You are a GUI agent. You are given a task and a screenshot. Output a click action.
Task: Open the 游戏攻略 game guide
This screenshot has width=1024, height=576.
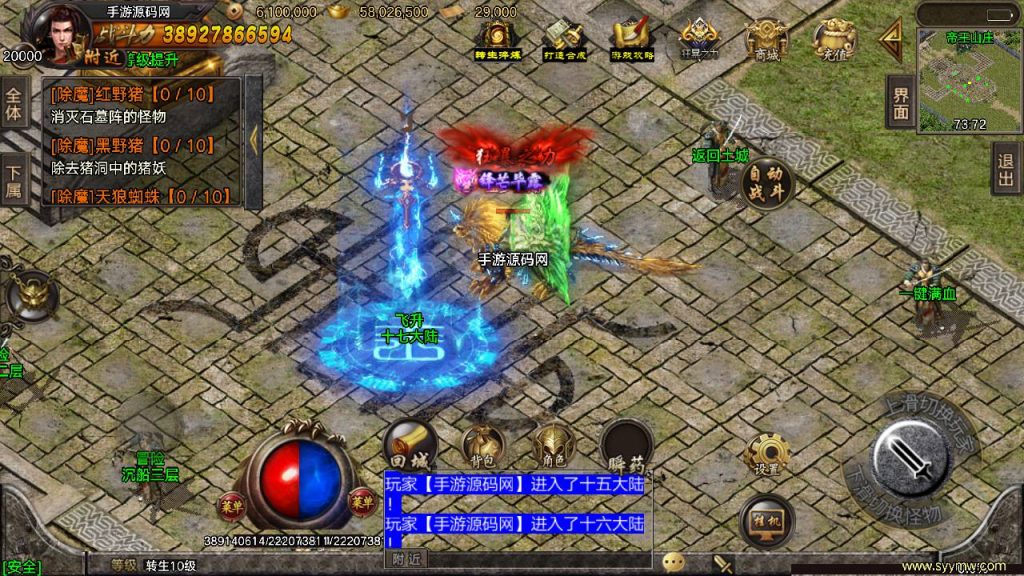(x=631, y=40)
